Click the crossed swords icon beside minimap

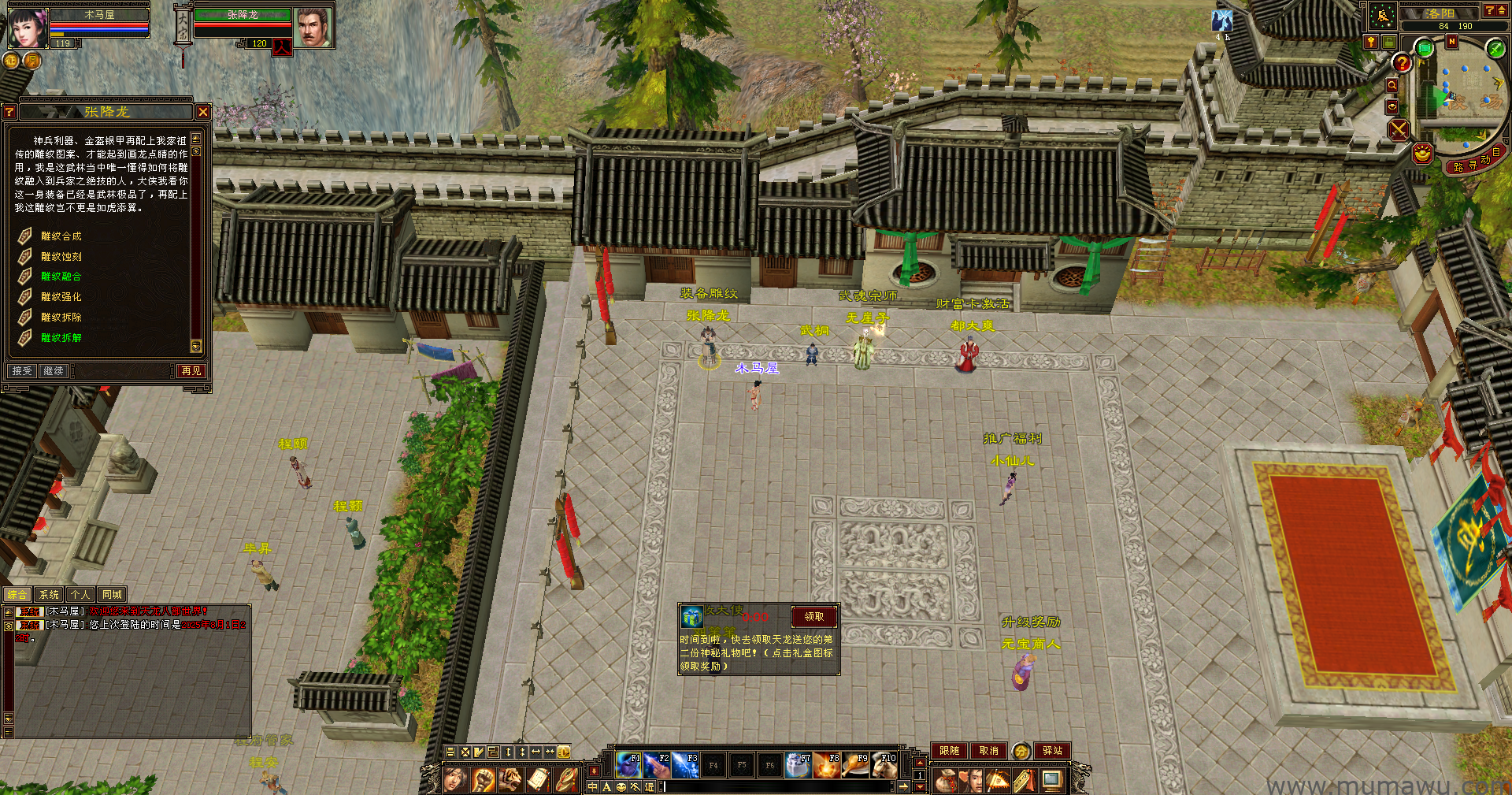coord(1399,129)
